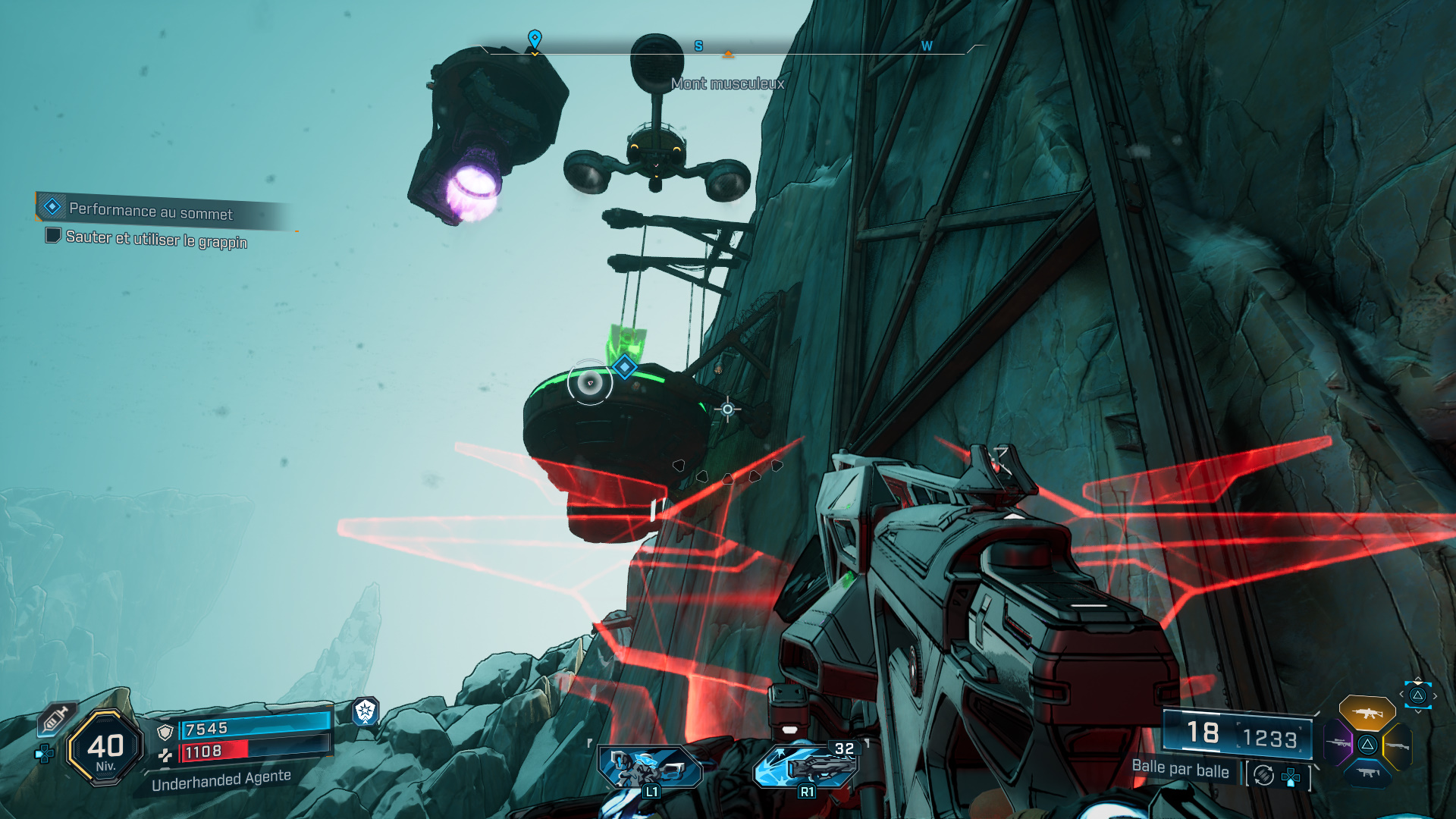
Task: Click the blue diamond objective marker
Action: [625, 367]
